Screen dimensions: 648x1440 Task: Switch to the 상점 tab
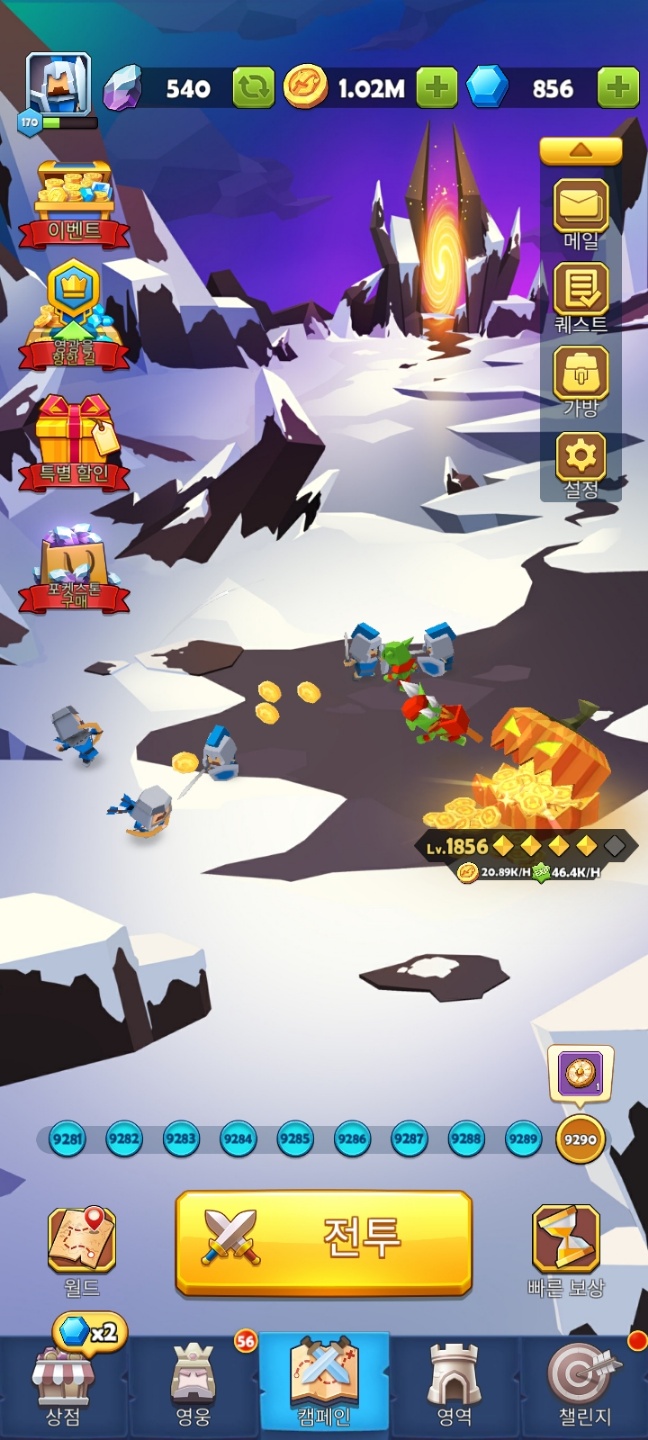click(63, 1385)
